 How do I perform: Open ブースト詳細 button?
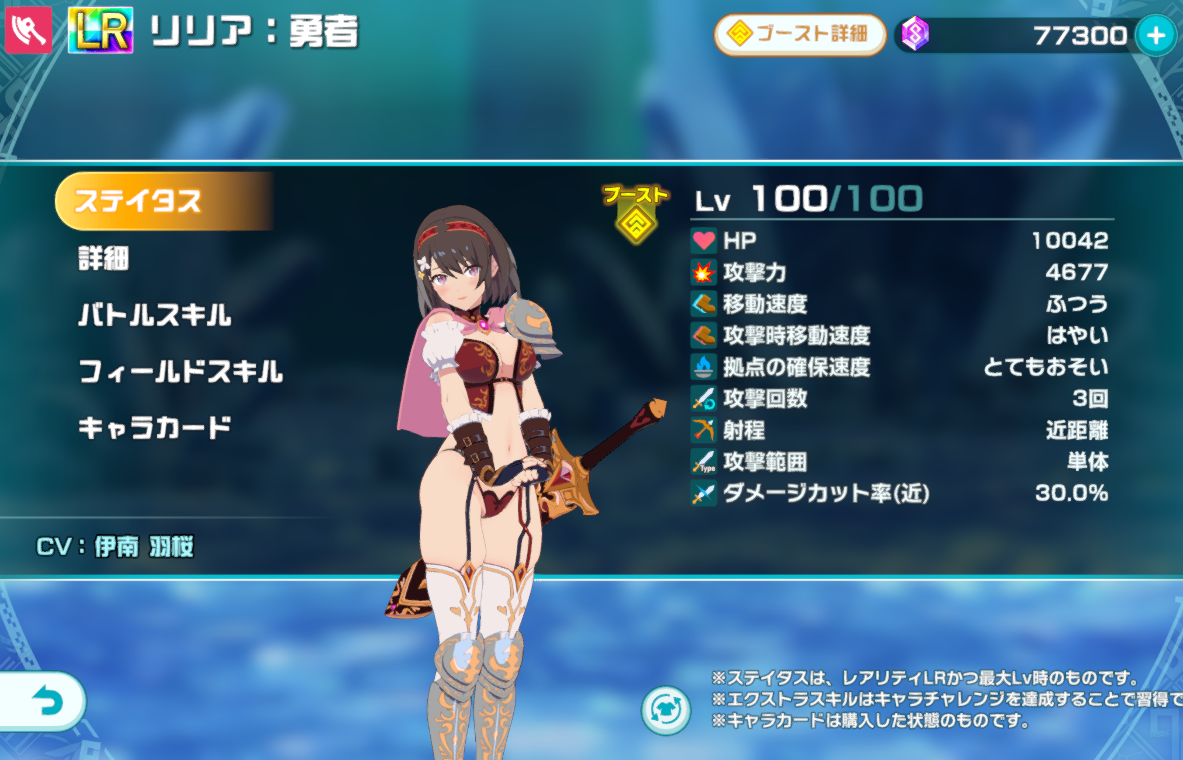[799, 35]
